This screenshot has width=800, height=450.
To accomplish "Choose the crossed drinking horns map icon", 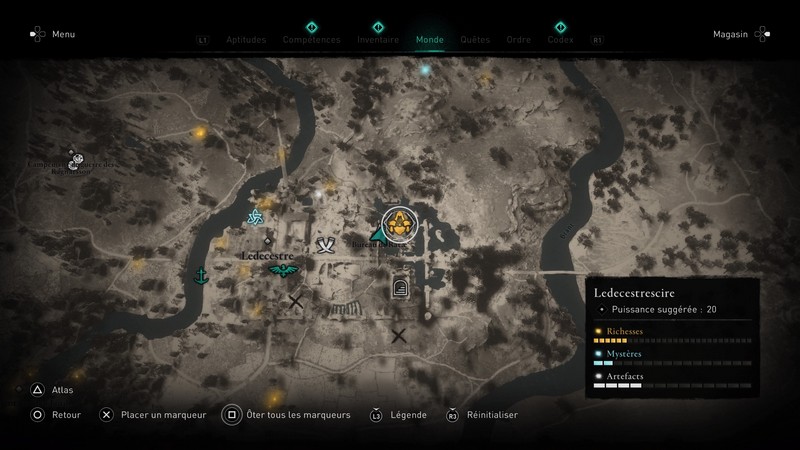I will tap(325, 245).
